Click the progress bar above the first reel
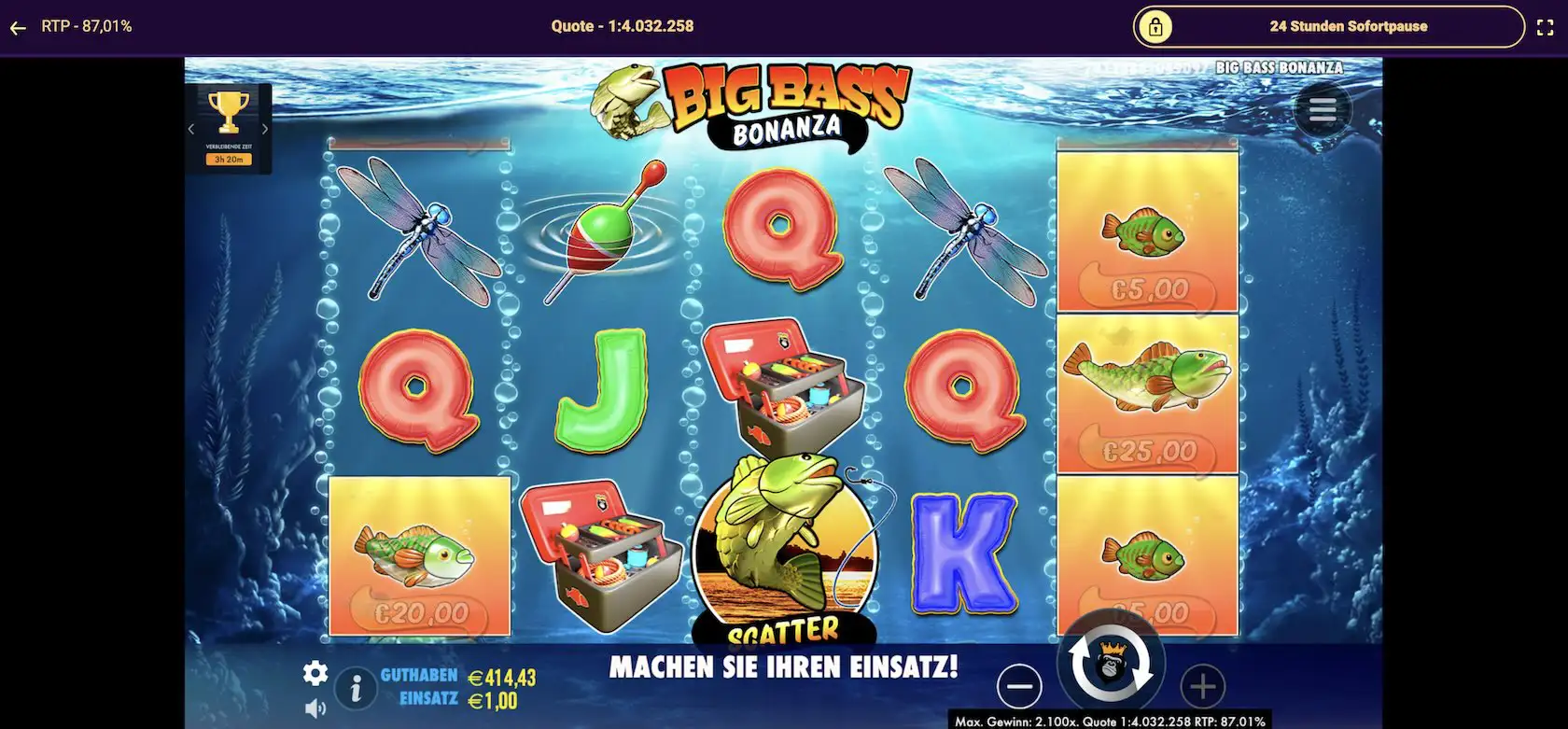 [417, 142]
